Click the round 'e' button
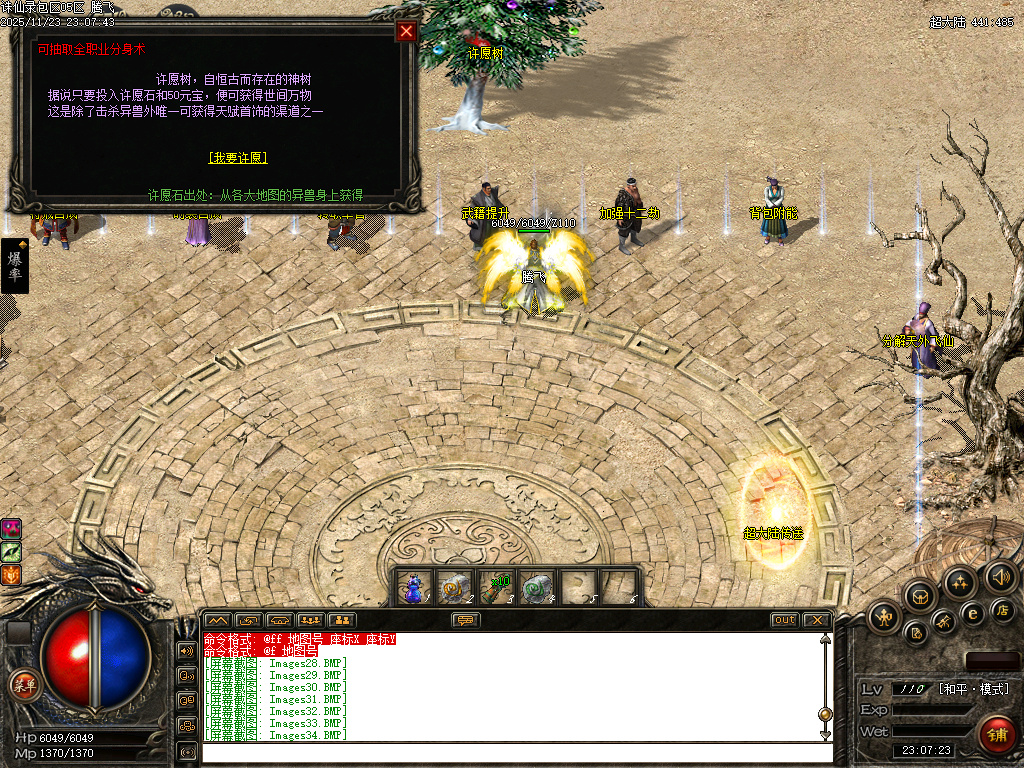This screenshot has height=768, width=1024. (x=970, y=614)
